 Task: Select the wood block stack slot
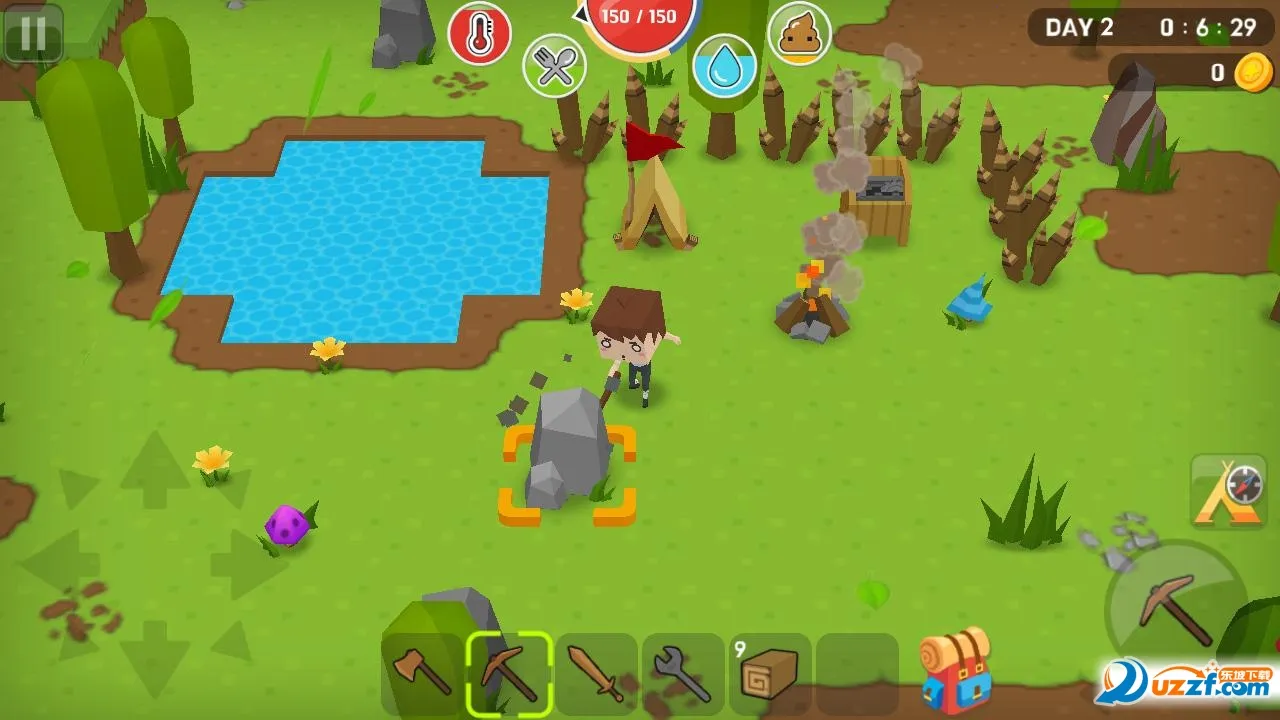pyautogui.click(x=770, y=673)
